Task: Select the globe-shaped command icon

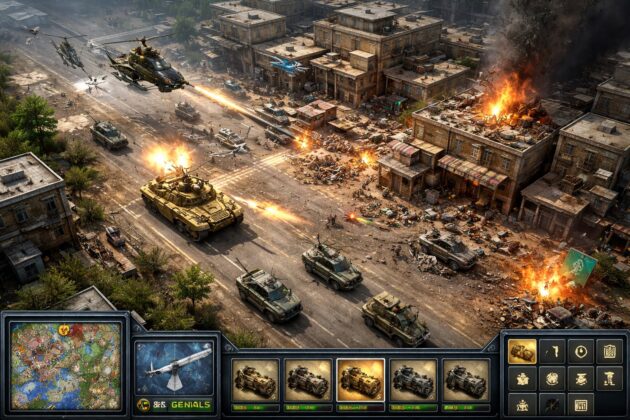Action: [552, 378]
